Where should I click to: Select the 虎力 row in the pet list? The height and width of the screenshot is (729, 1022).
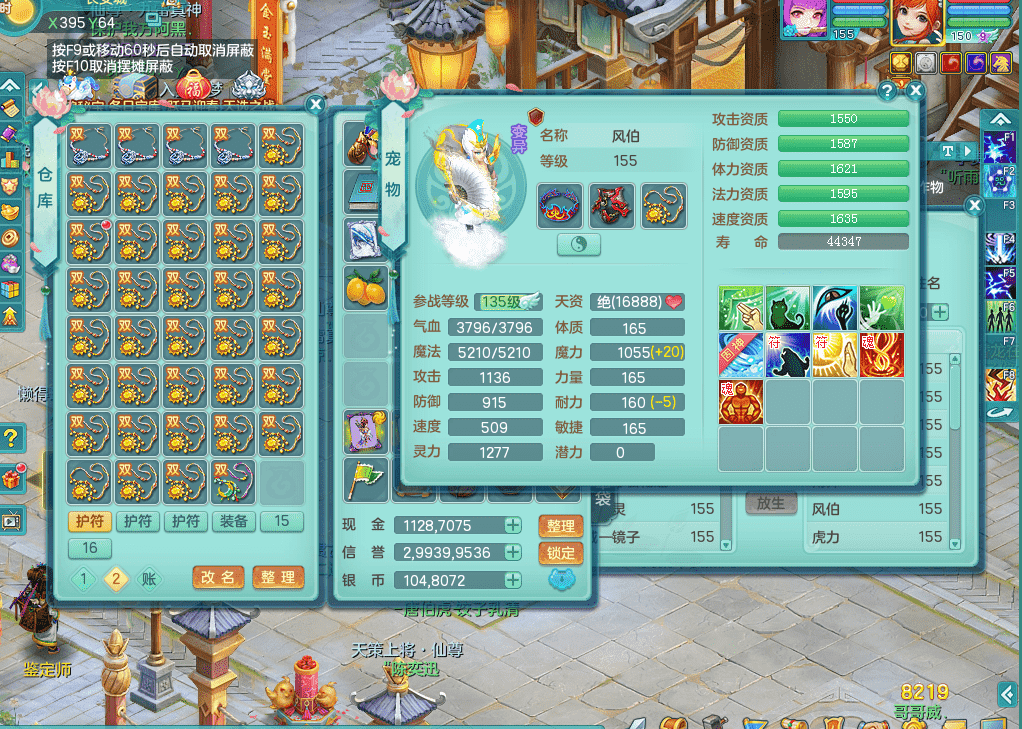click(880, 536)
